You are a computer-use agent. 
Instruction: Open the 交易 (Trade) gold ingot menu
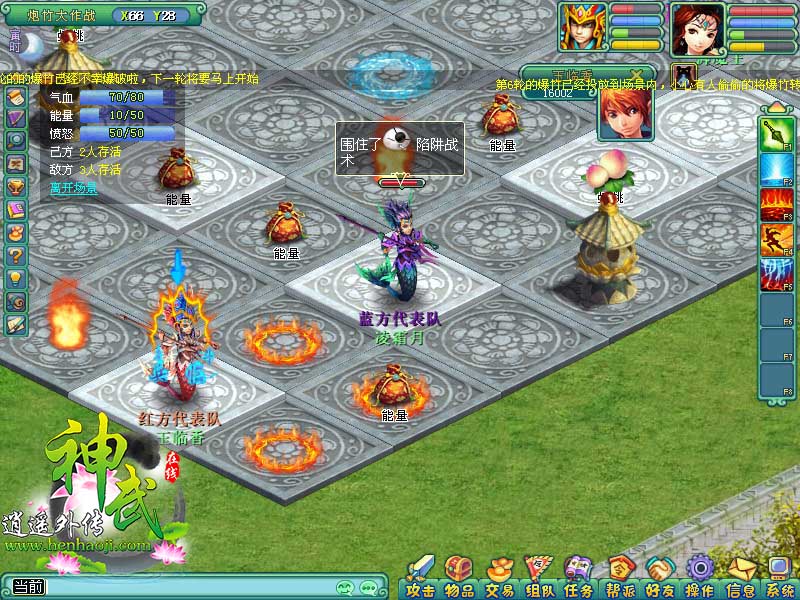tap(499, 575)
